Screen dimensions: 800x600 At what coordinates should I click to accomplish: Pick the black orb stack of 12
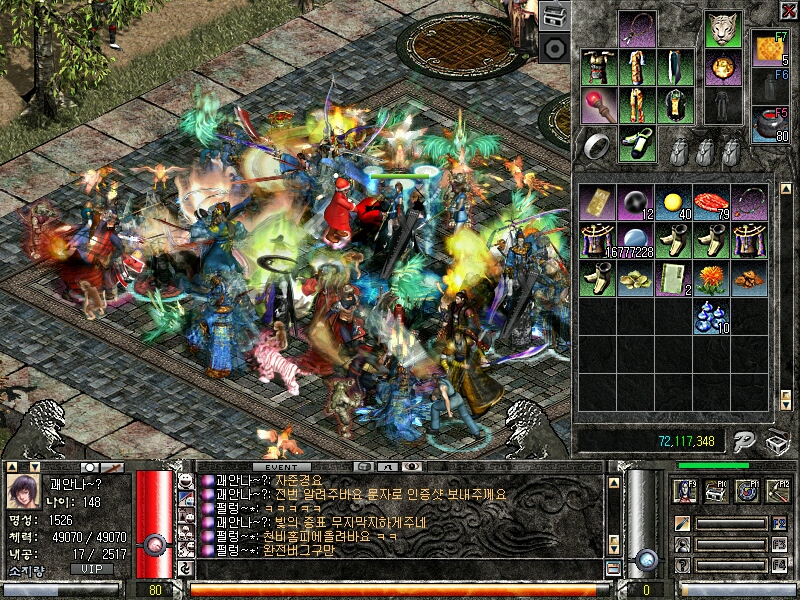(x=635, y=202)
